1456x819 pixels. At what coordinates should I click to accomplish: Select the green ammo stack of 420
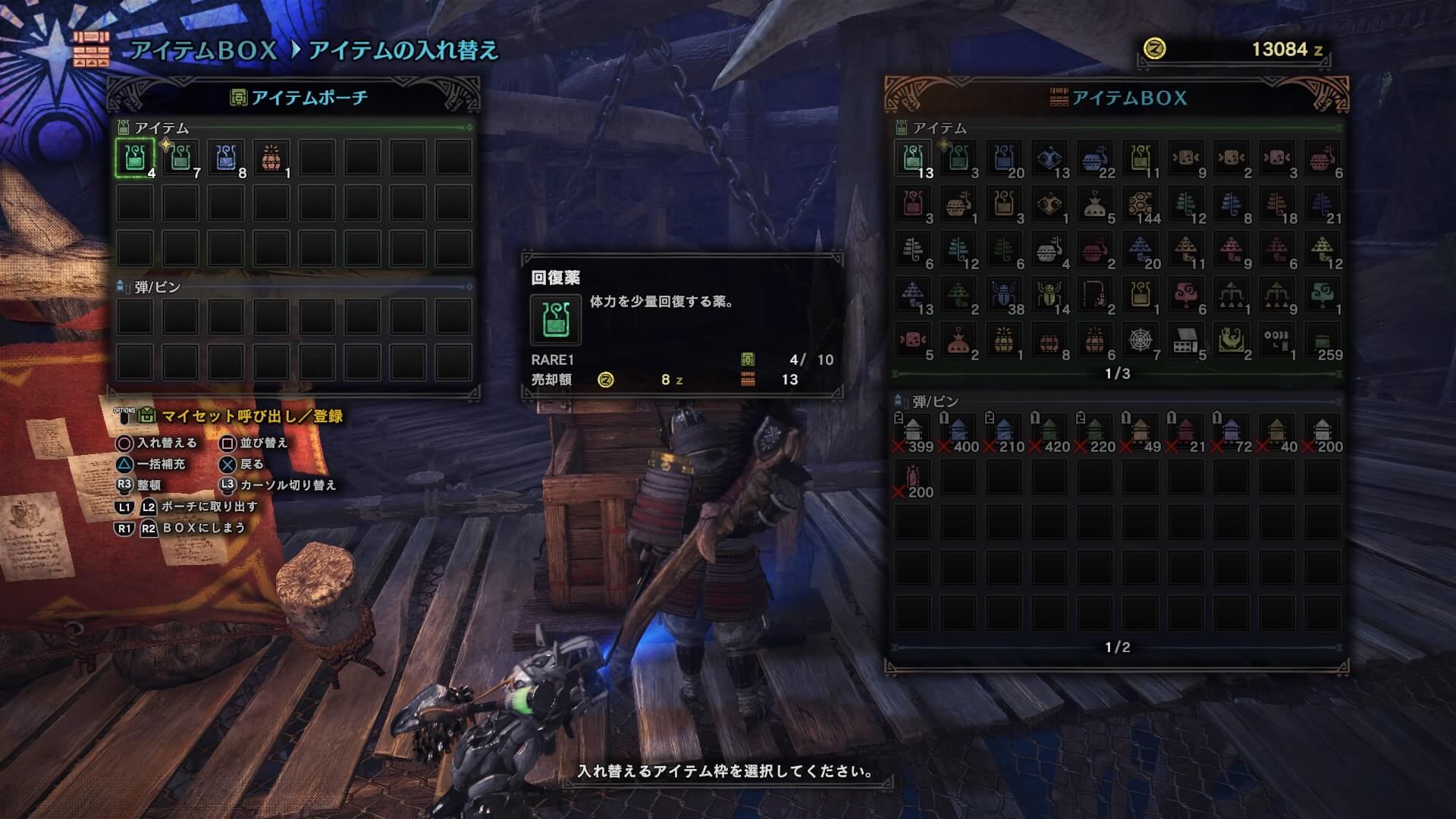pyautogui.click(x=1050, y=432)
